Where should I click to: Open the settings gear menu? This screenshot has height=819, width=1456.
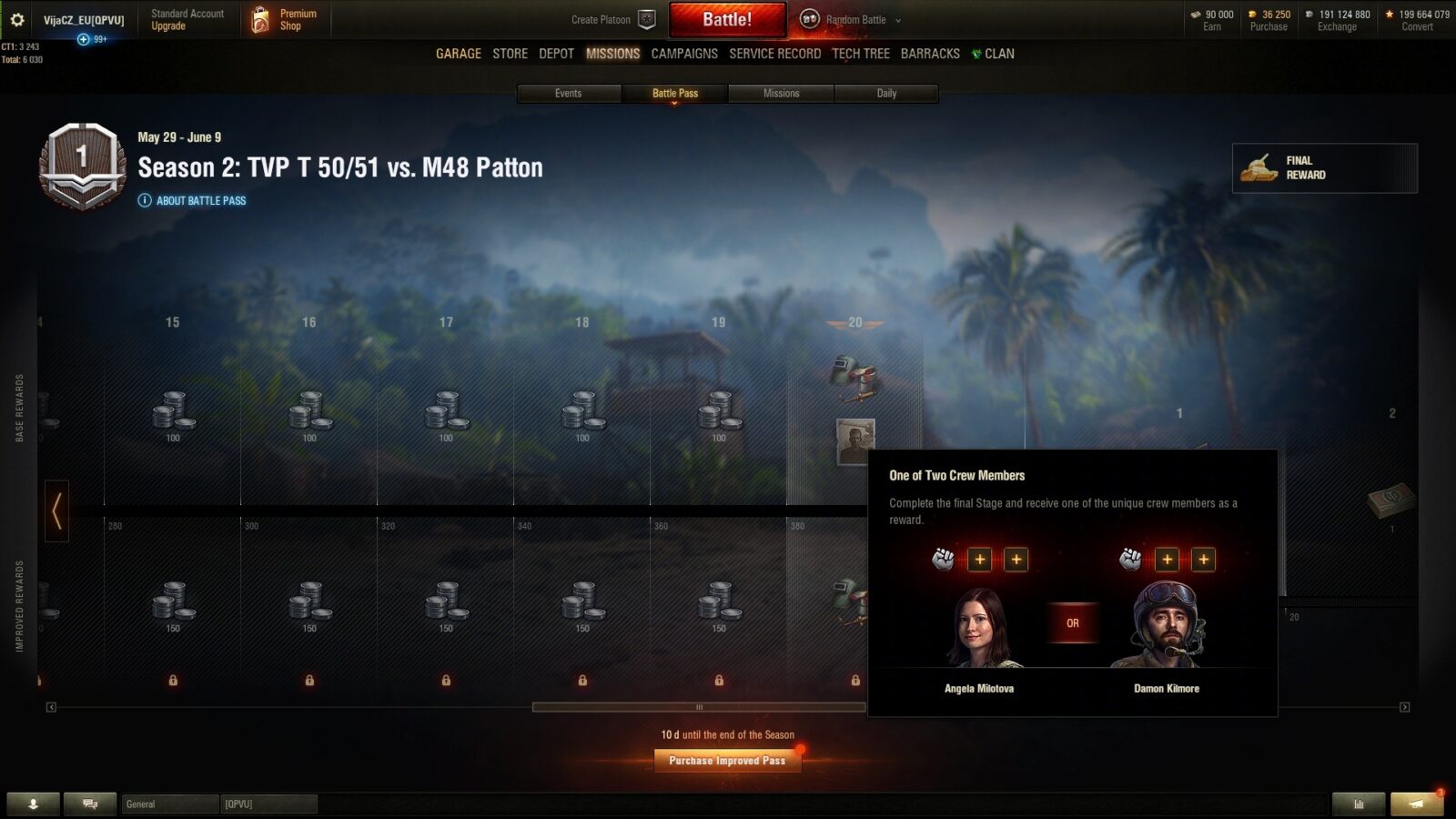pos(17,19)
